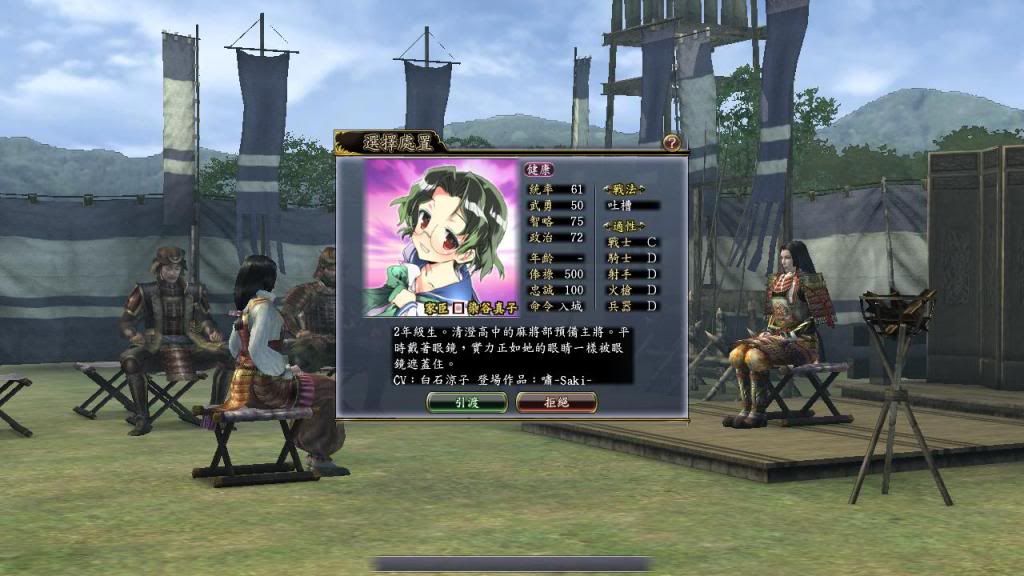Open help with the question mark icon
This screenshot has width=1024, height=576.
coord(671,143)
